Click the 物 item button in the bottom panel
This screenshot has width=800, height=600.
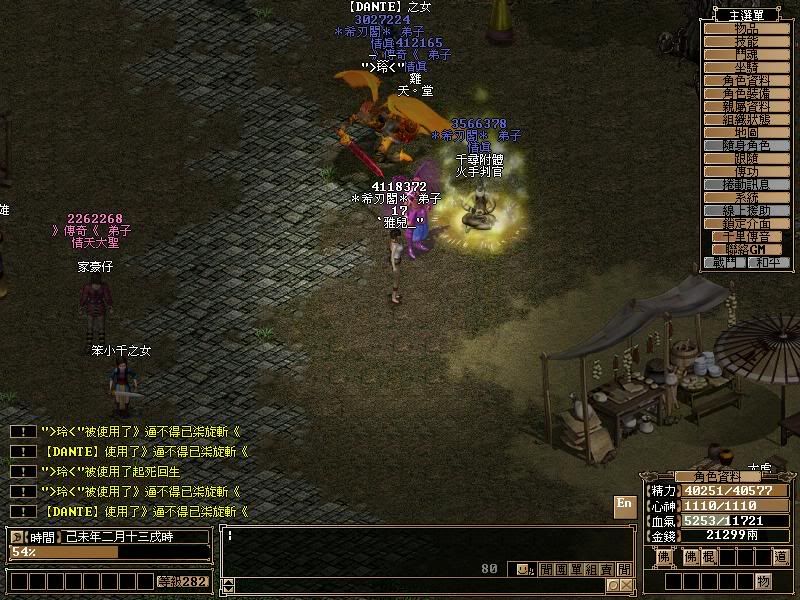(x=763, y=581)
